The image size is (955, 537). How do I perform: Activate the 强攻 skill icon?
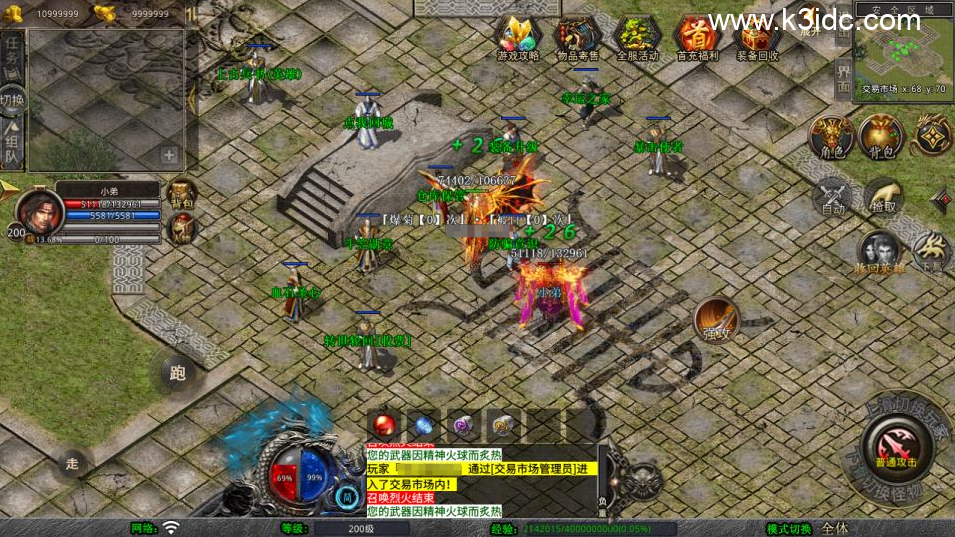click(x=716, y=320)
